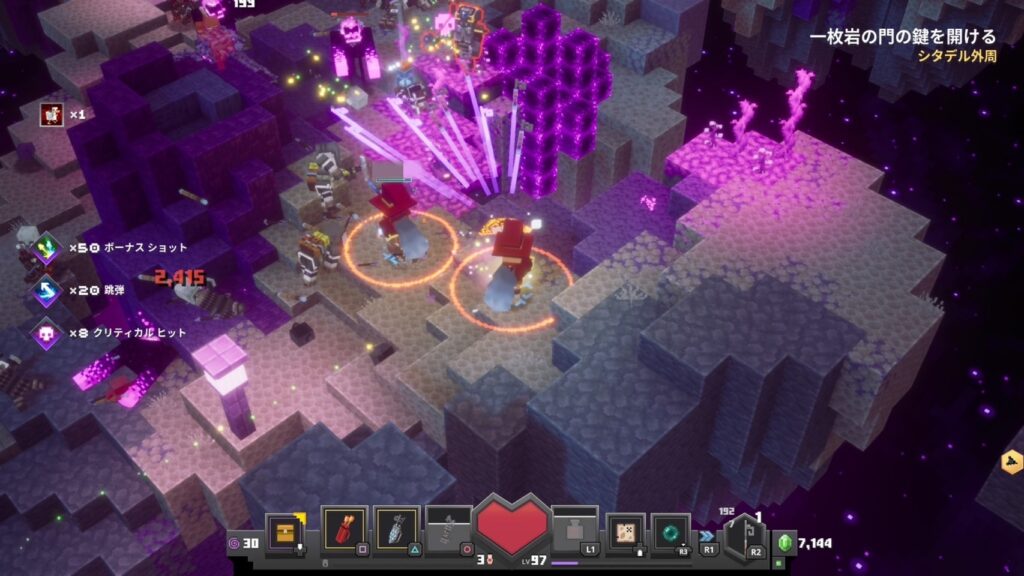Click the Critical Hit skull icon

(46, 332)
